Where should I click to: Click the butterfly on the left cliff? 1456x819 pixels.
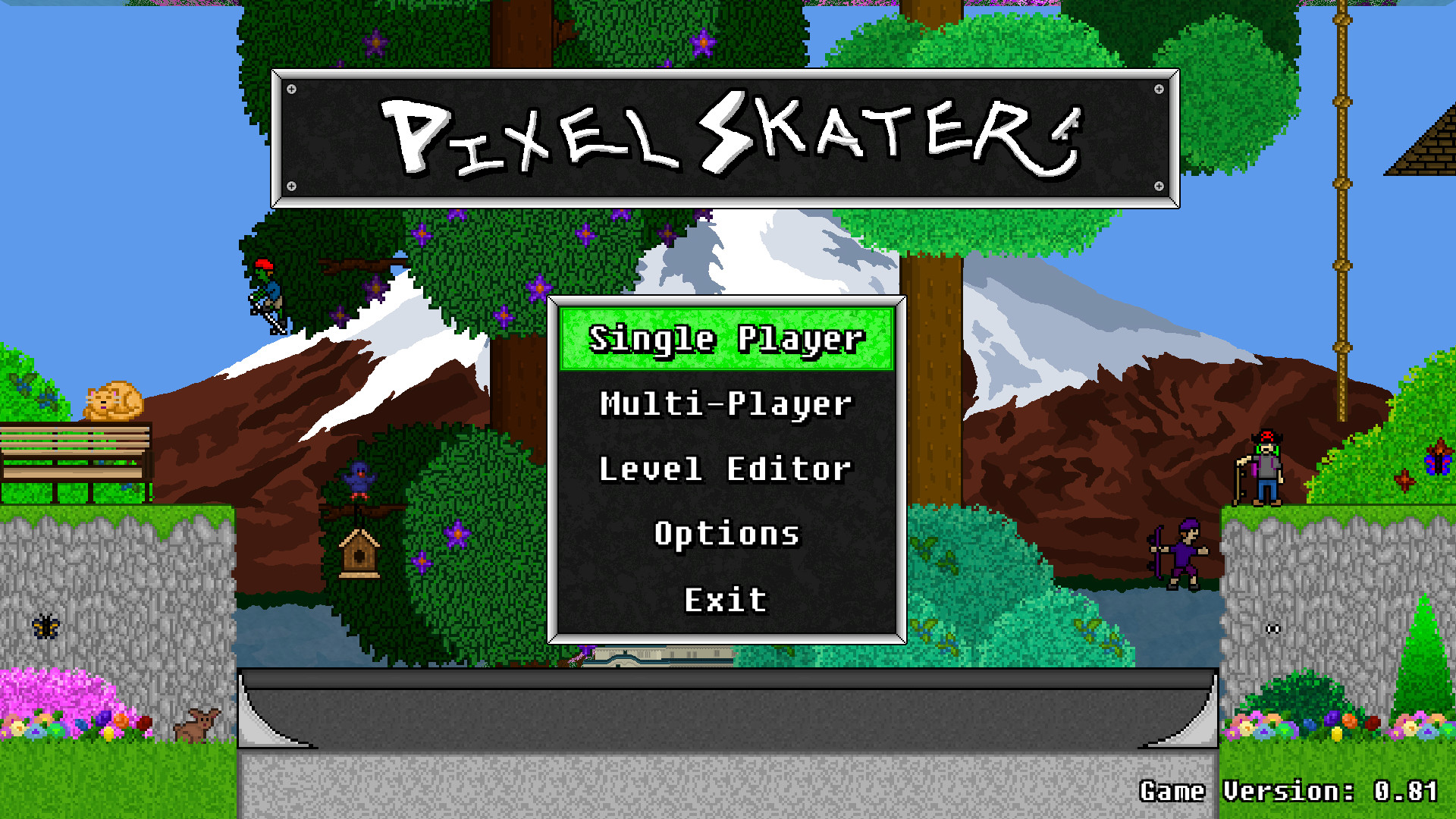[x=45, y=626]
